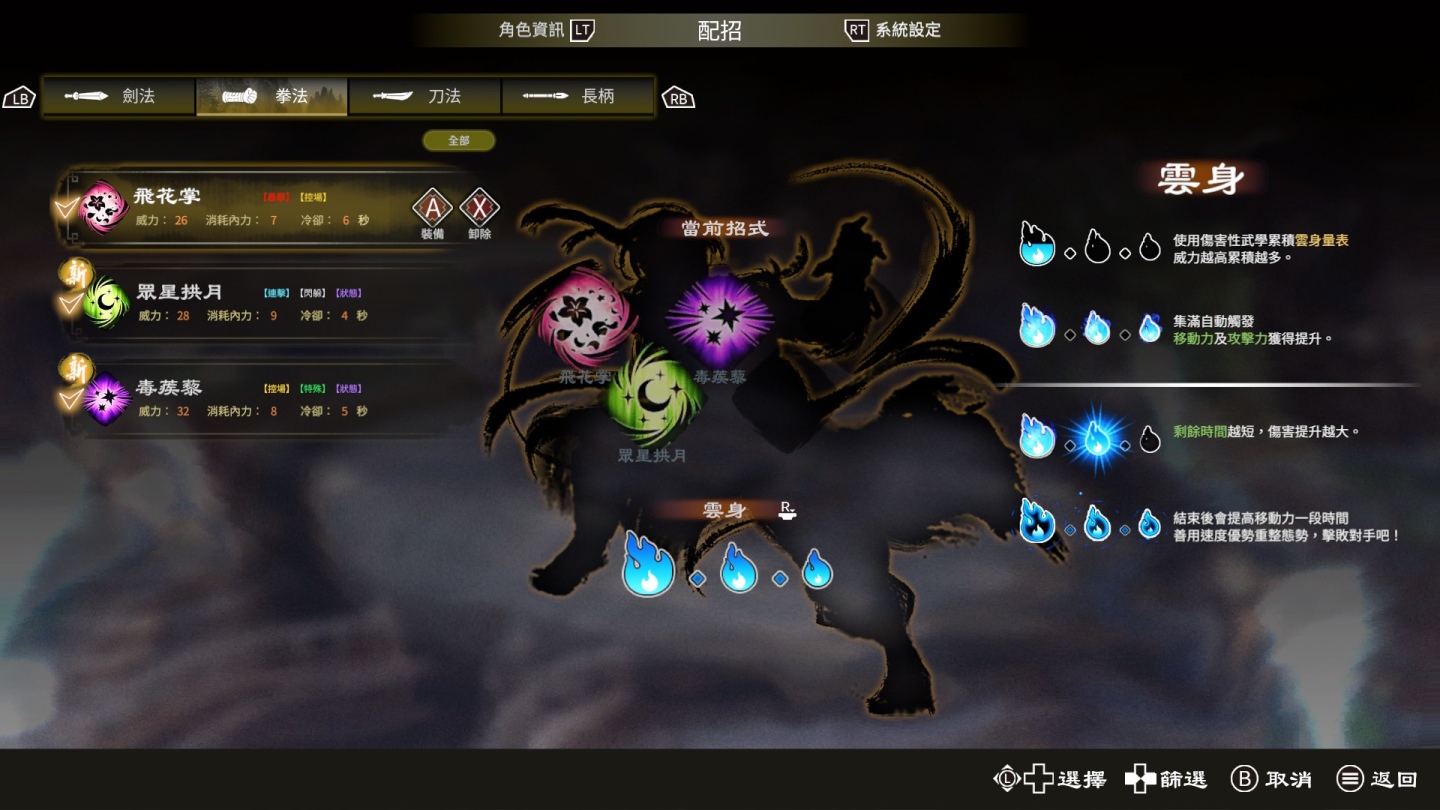Switch to the 劍法 sword tab
Viewport: 1440px width, 810px height.
click(x=119, y=97)
